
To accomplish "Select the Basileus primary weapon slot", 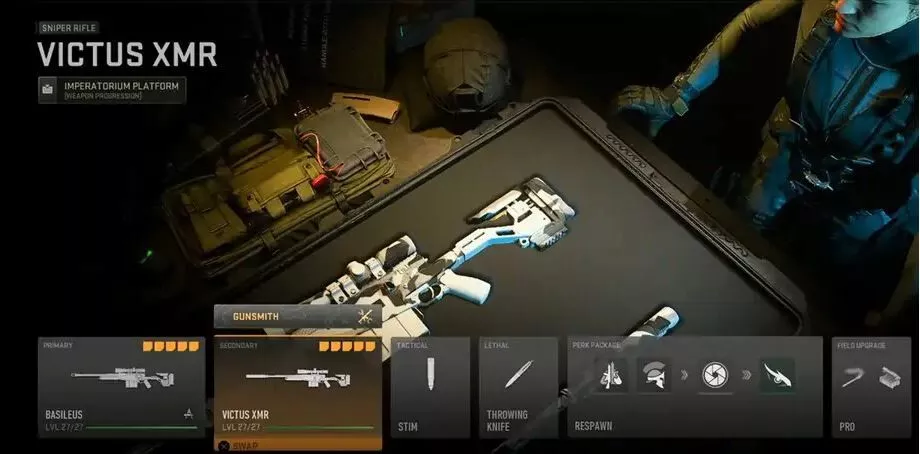I will [x=120, y=387].
